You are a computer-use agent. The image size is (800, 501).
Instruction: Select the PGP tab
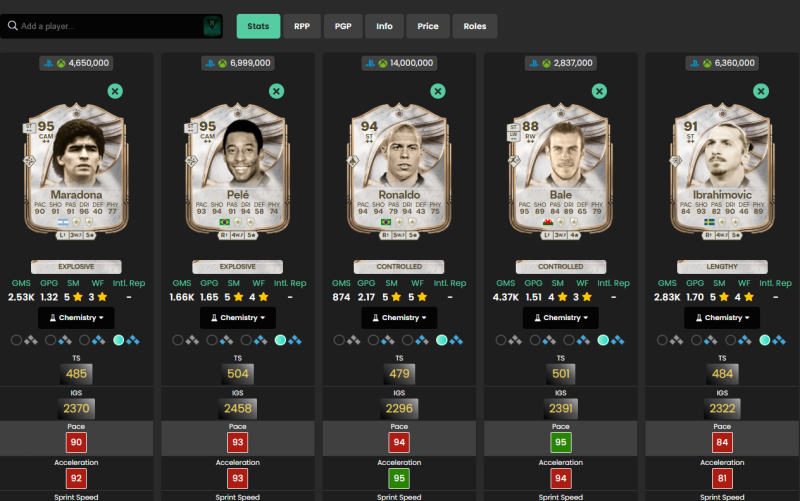(x=343, y=26)
